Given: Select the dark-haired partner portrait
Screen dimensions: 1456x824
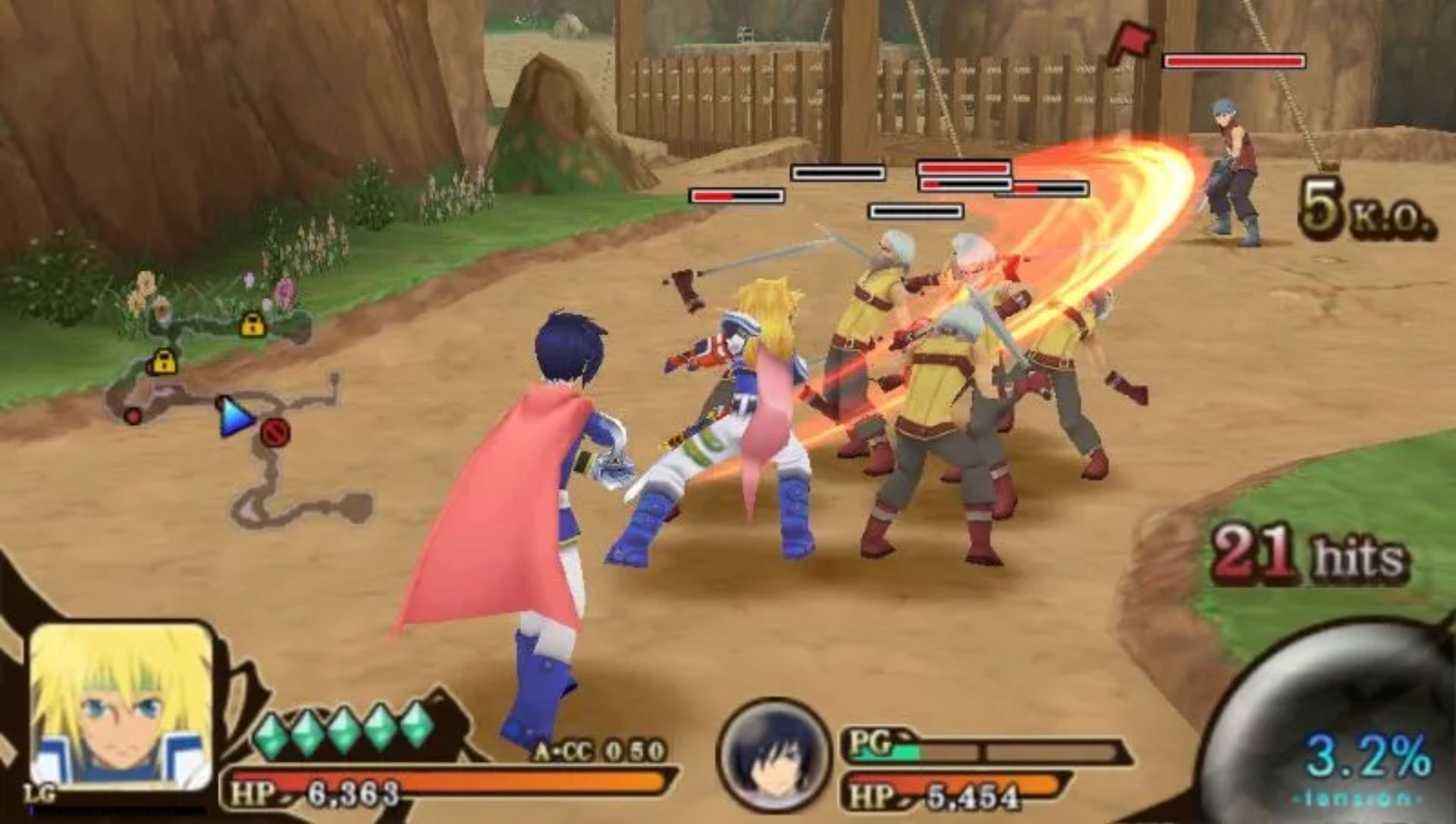Looking at the screenshot, I should 773,754.
